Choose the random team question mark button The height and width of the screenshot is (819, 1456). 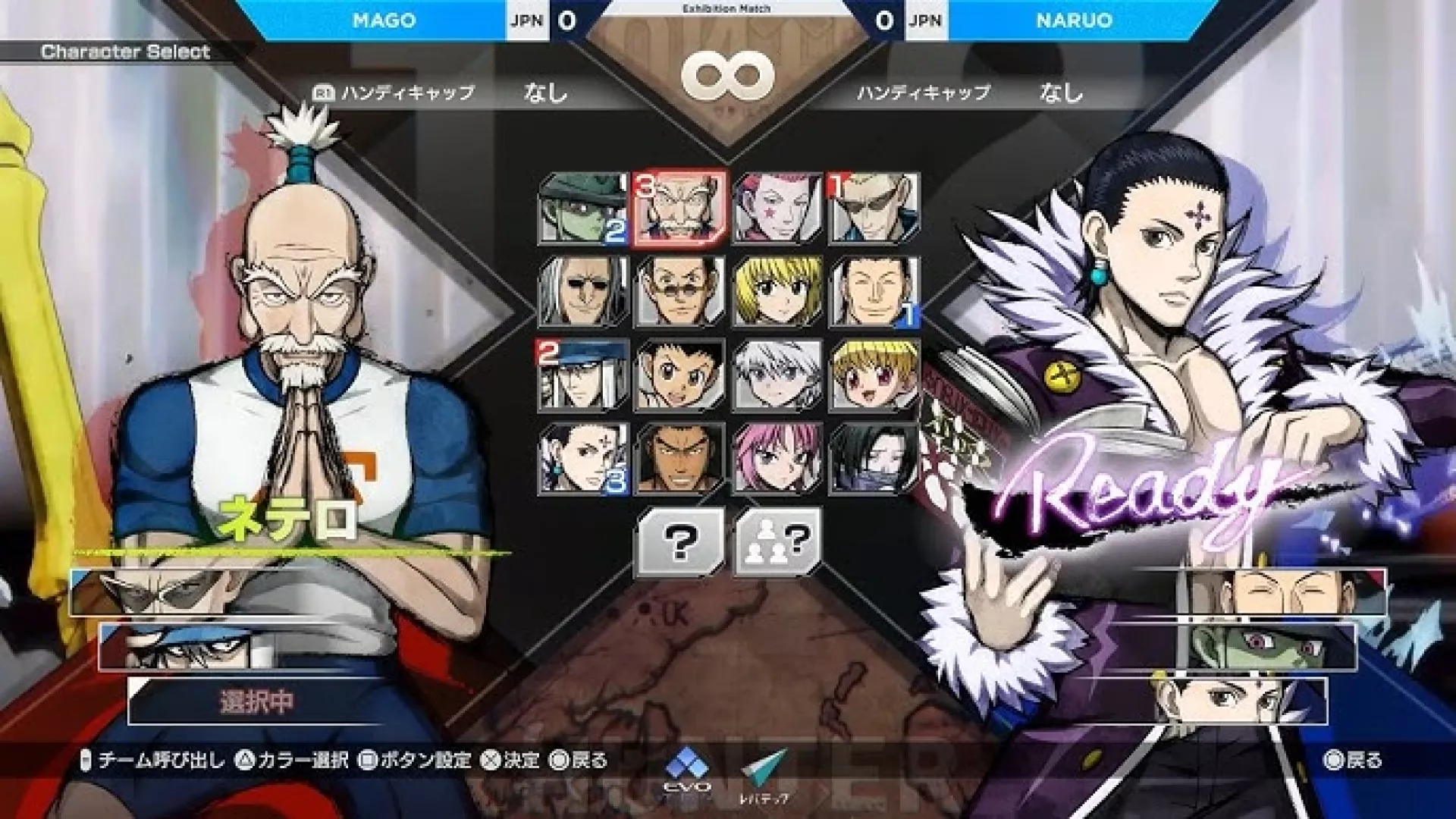[x=777, y=541]
